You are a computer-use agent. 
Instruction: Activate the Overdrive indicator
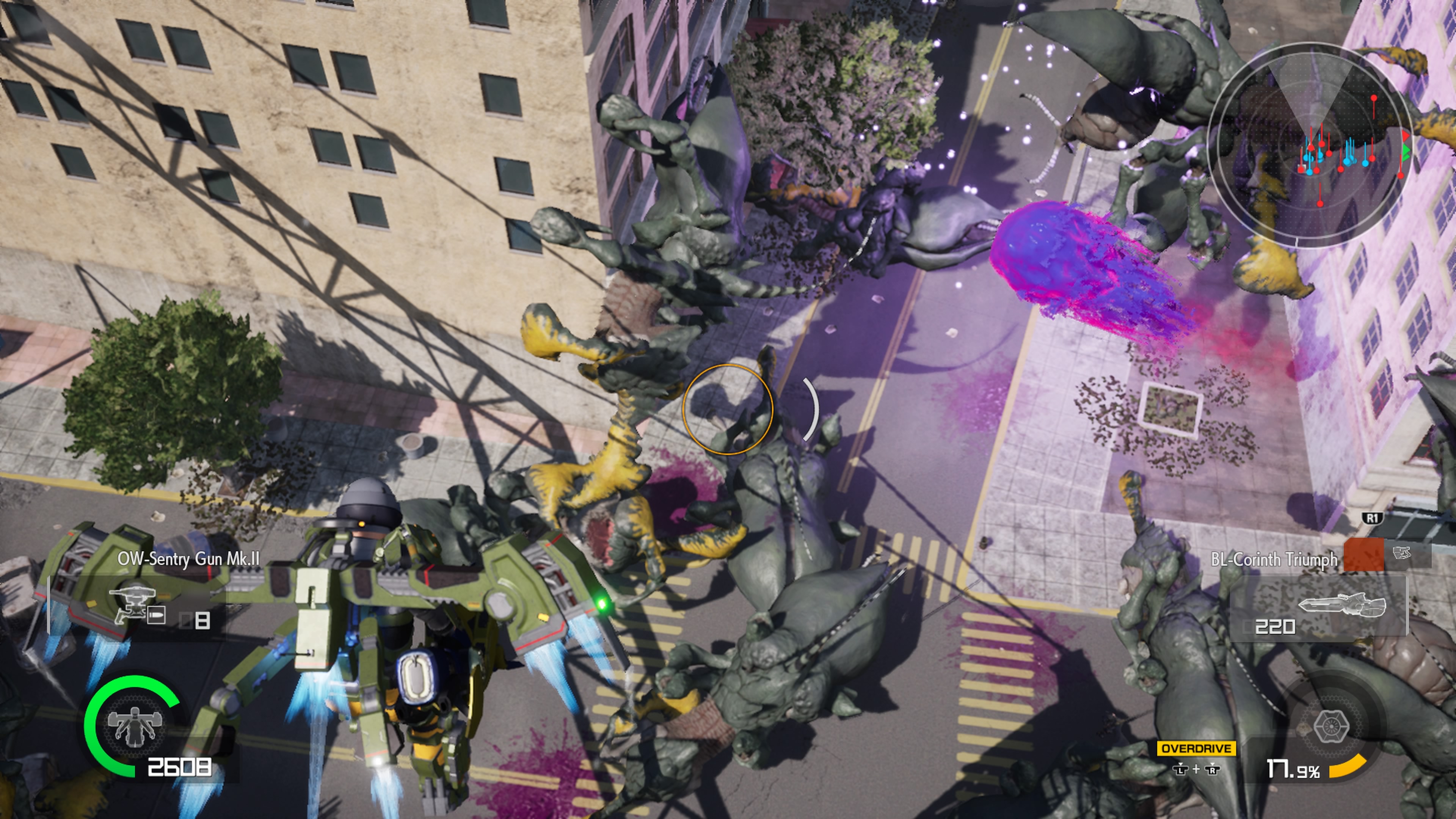click(1196, 749)
